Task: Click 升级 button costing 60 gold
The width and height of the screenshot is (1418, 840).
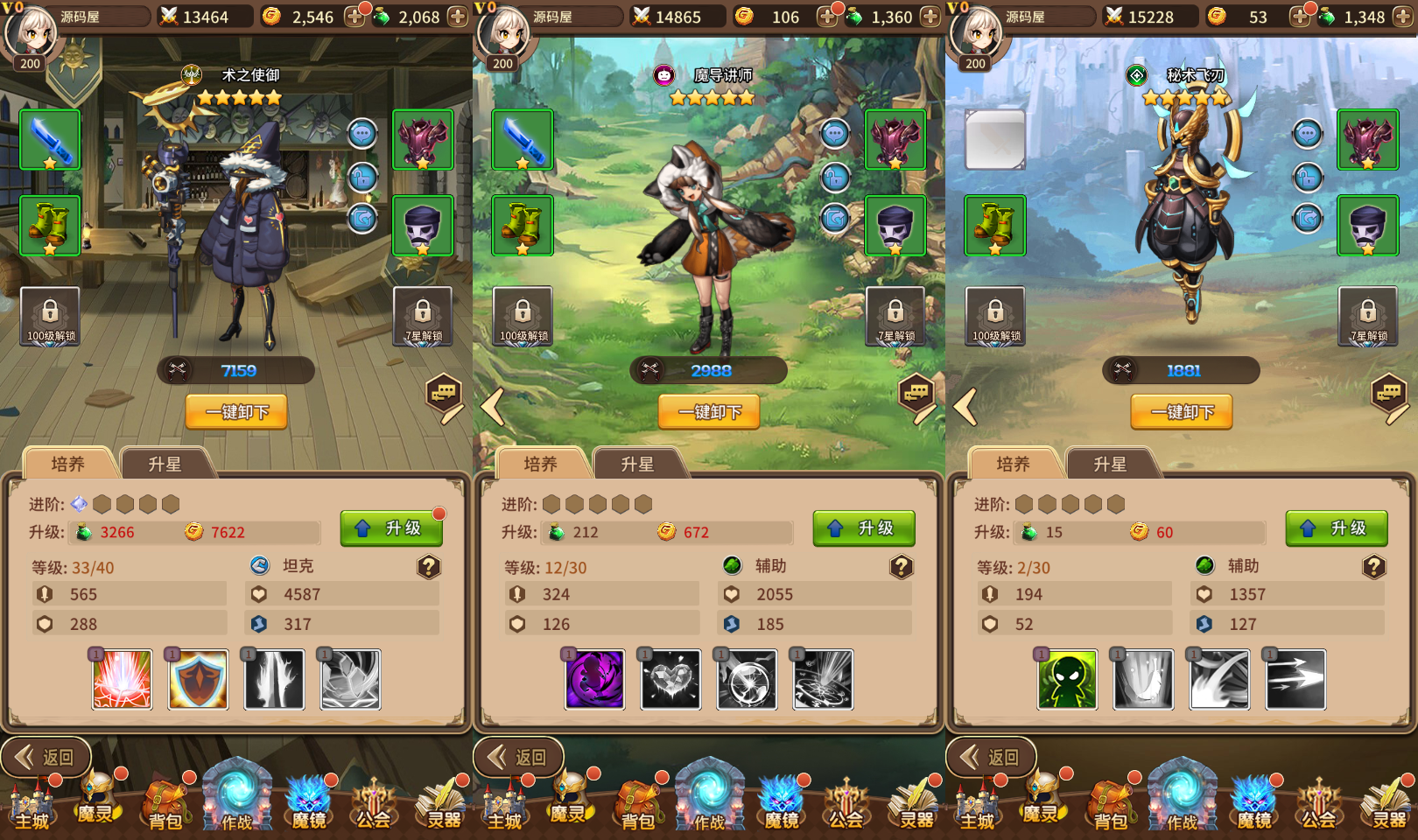Action: (1336, 528)
